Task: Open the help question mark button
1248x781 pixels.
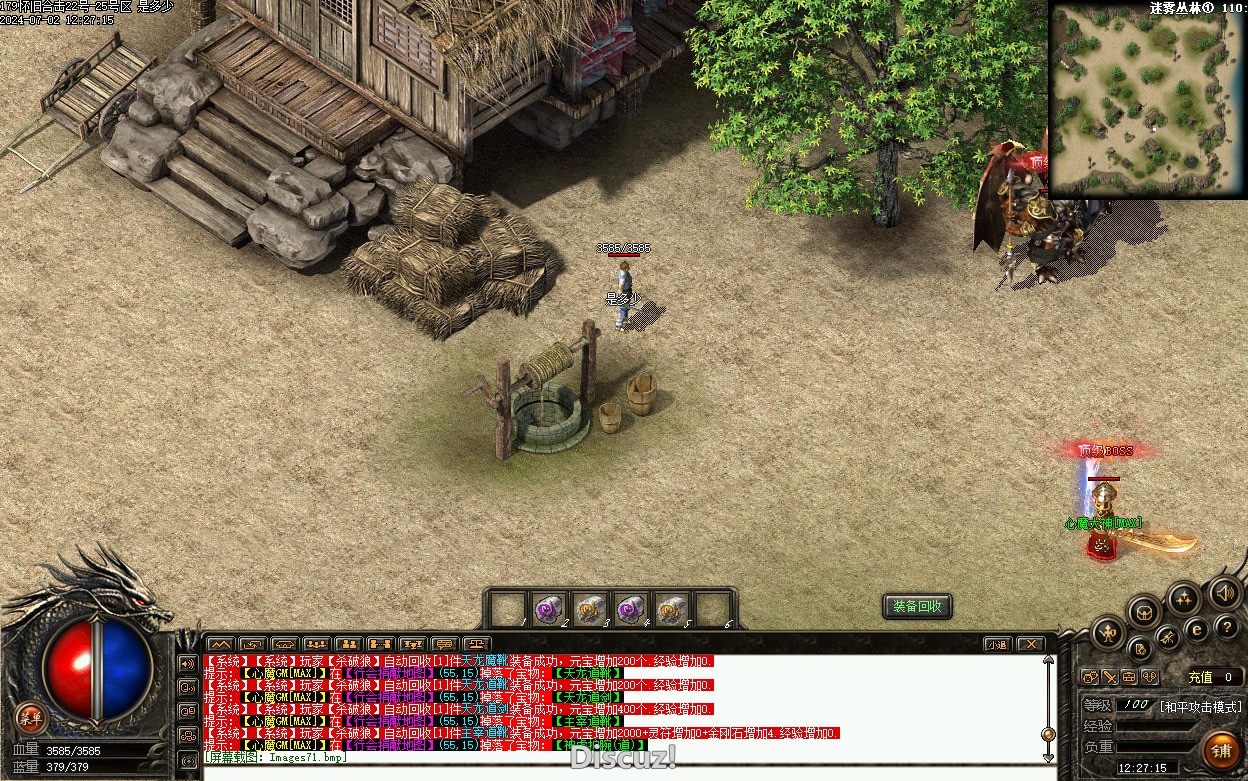Action: (x=1227, y=627)
